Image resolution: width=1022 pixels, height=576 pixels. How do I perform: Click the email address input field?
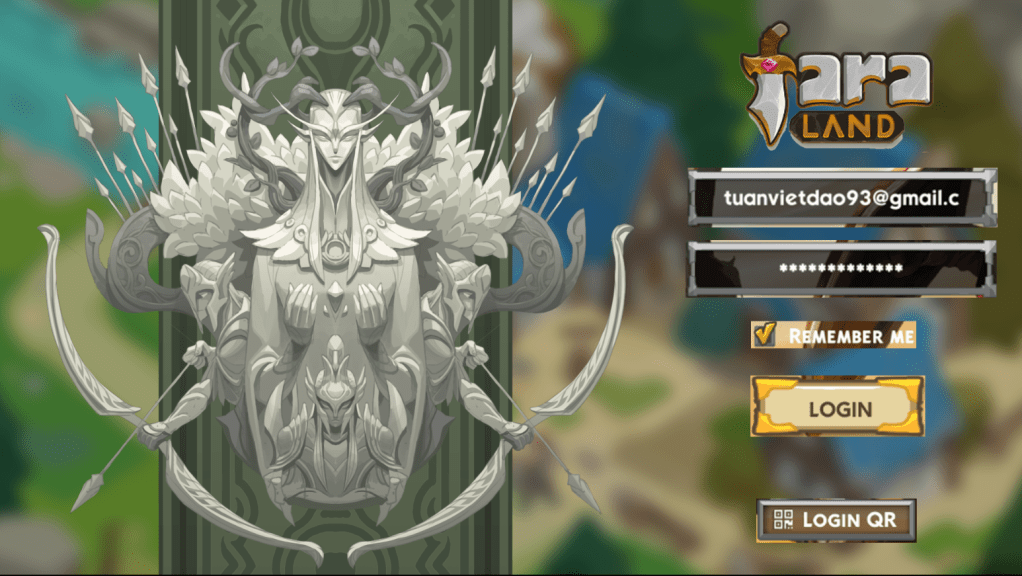(840, 198)
